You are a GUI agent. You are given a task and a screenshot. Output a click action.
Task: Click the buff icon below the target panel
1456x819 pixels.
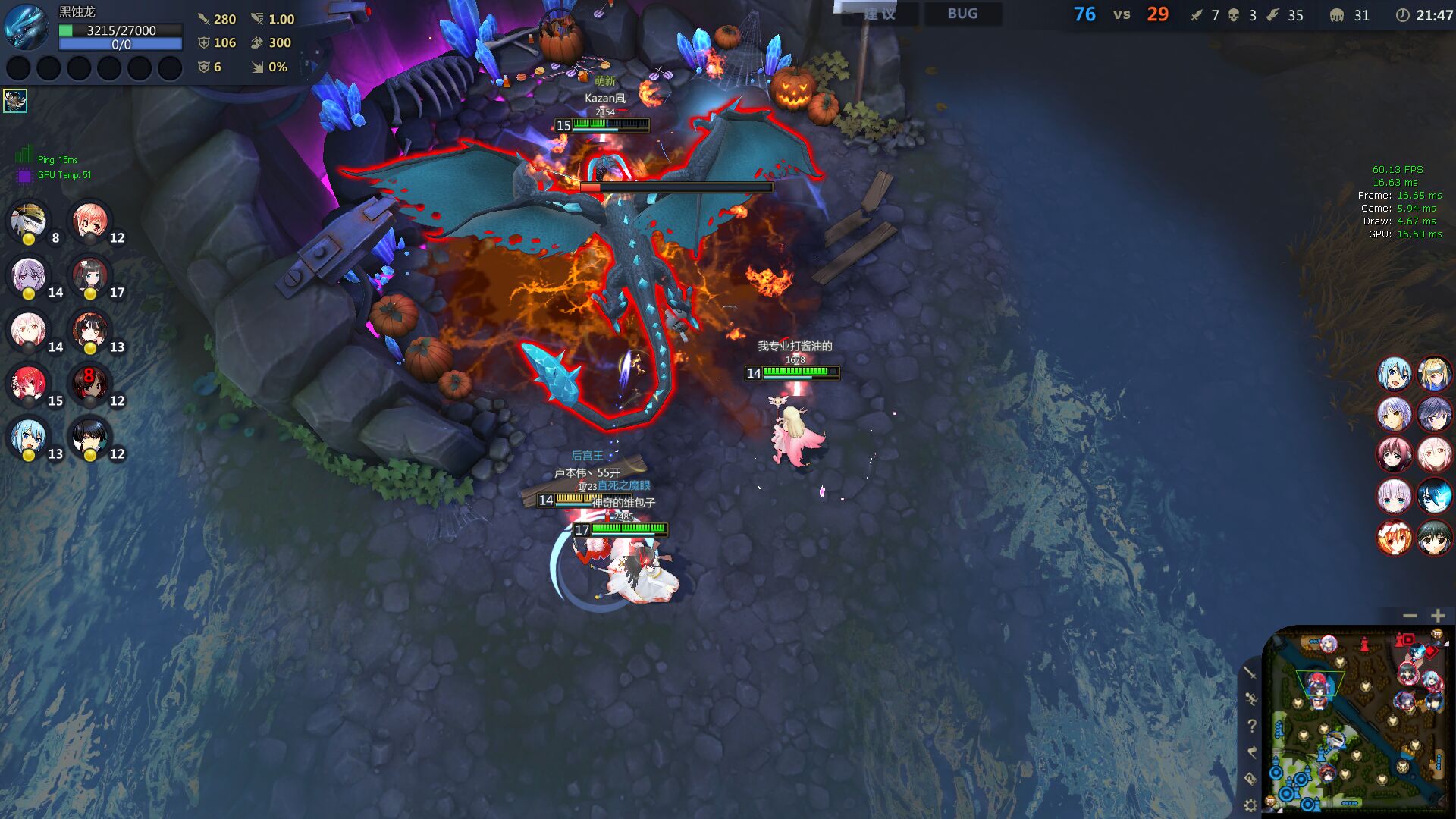15,100
